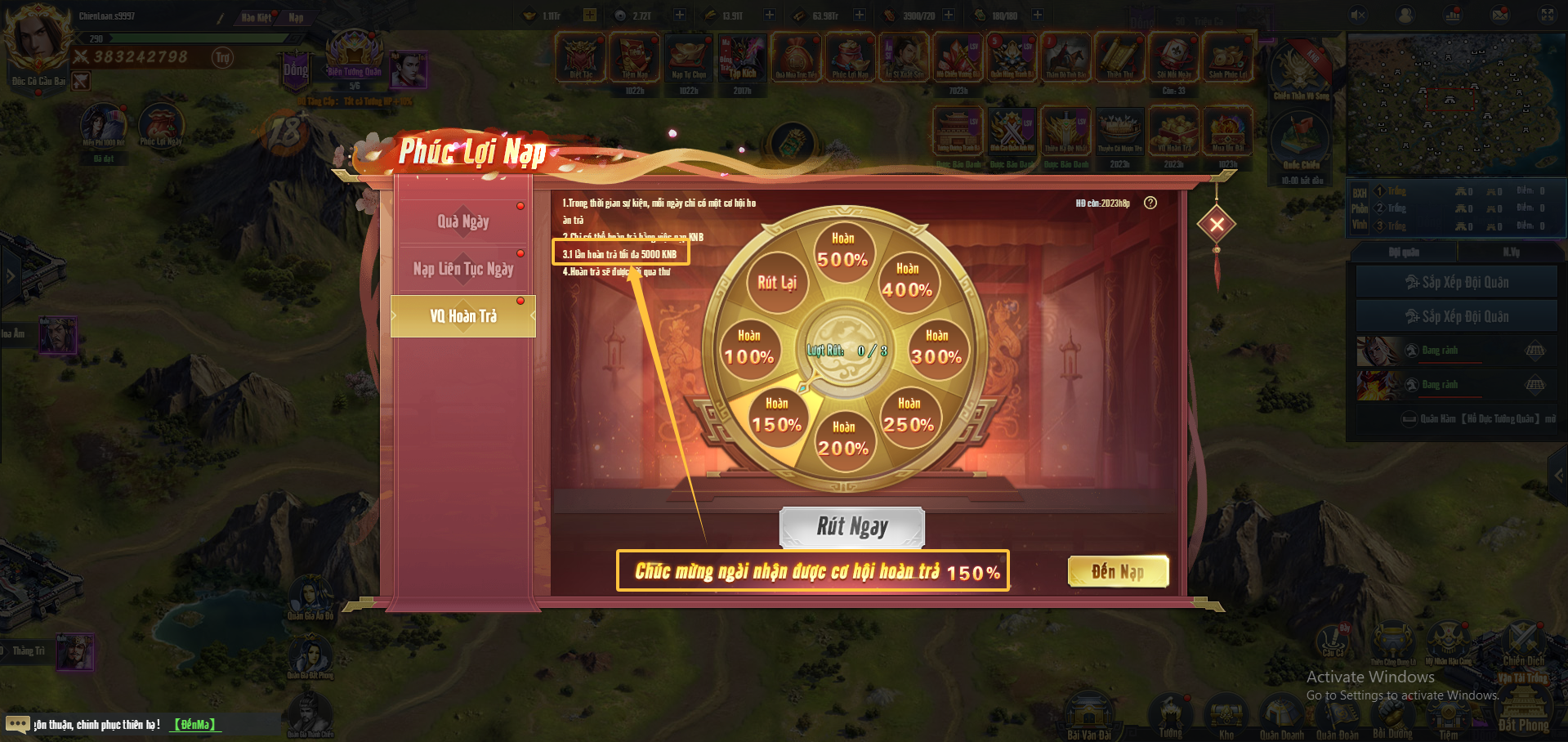
Task: Open the Nạp Liên Tục Ngày tab
Action: (462, 269)
